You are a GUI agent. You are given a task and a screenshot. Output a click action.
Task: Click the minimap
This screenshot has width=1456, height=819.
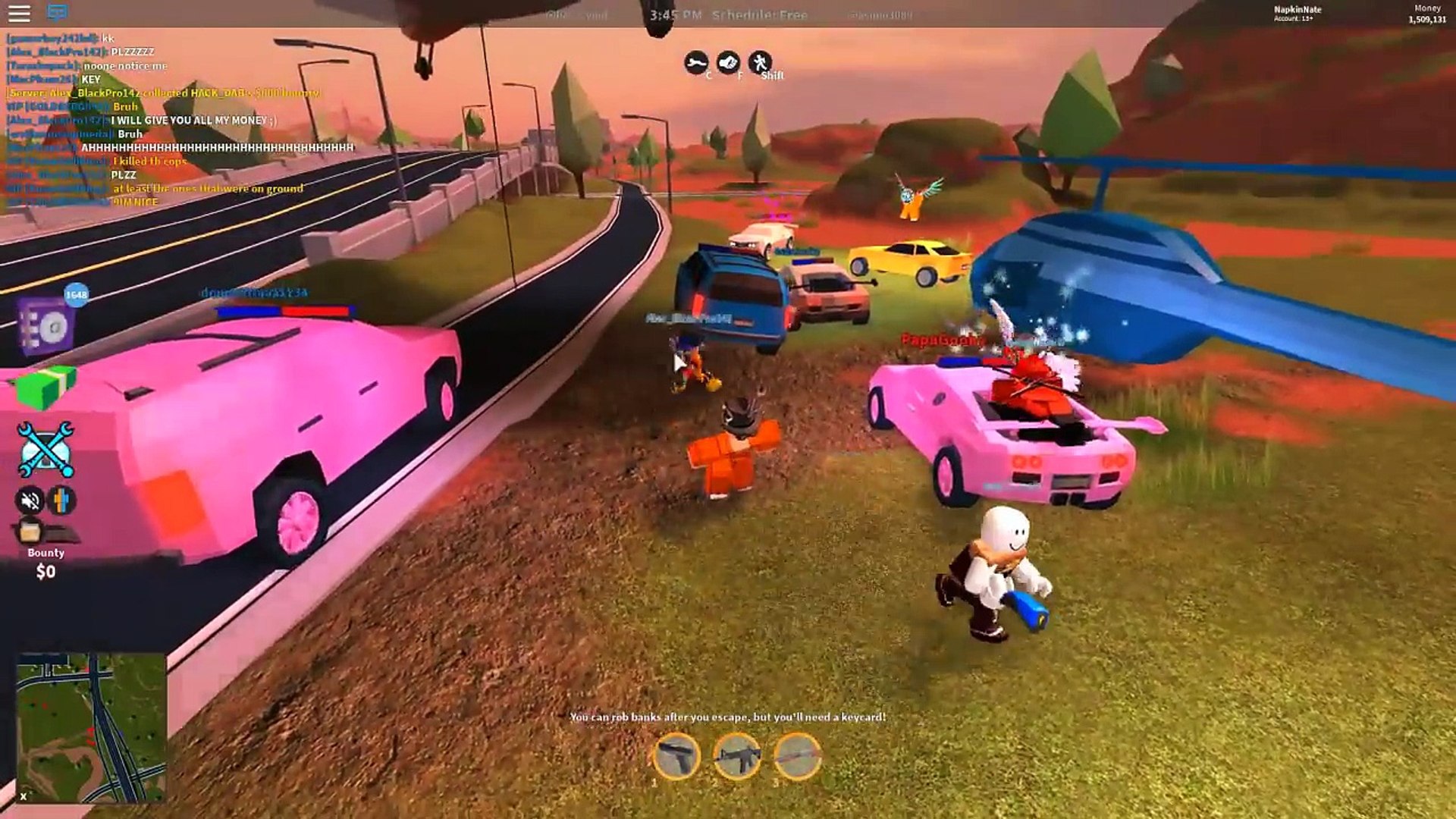(91, 726)
